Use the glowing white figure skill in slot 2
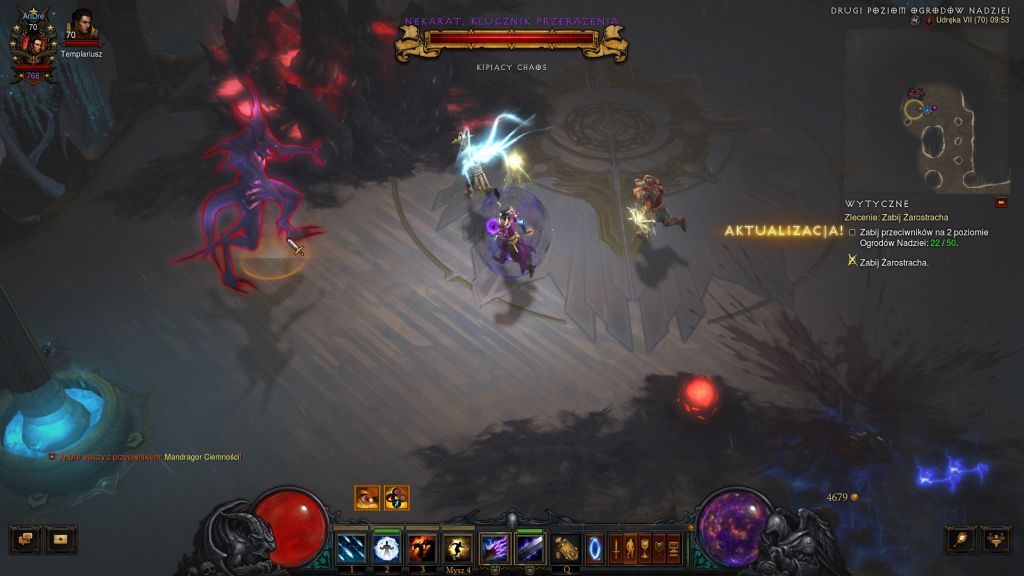The image size is (1024, 576). 387,548
